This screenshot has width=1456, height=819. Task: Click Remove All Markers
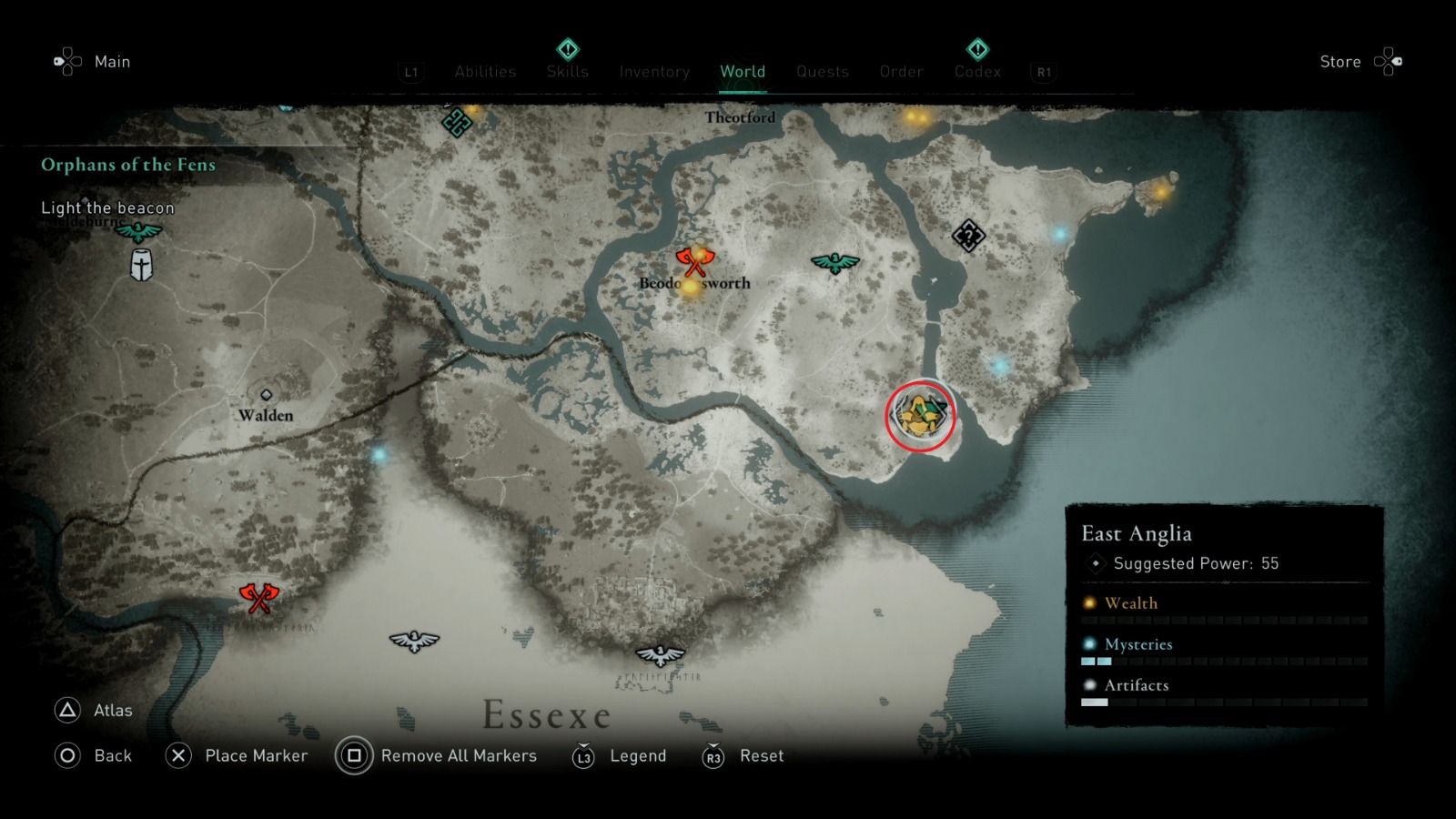click(x=460, y=755)
